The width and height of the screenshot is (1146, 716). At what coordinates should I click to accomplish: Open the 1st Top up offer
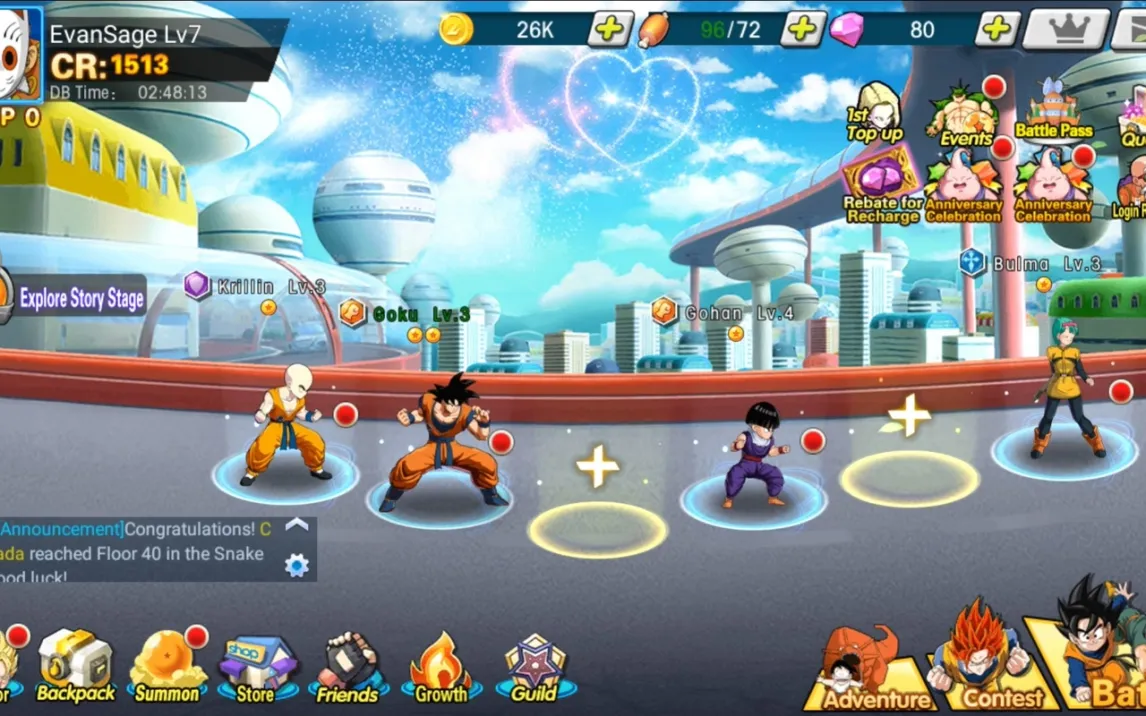coord(875,112)
